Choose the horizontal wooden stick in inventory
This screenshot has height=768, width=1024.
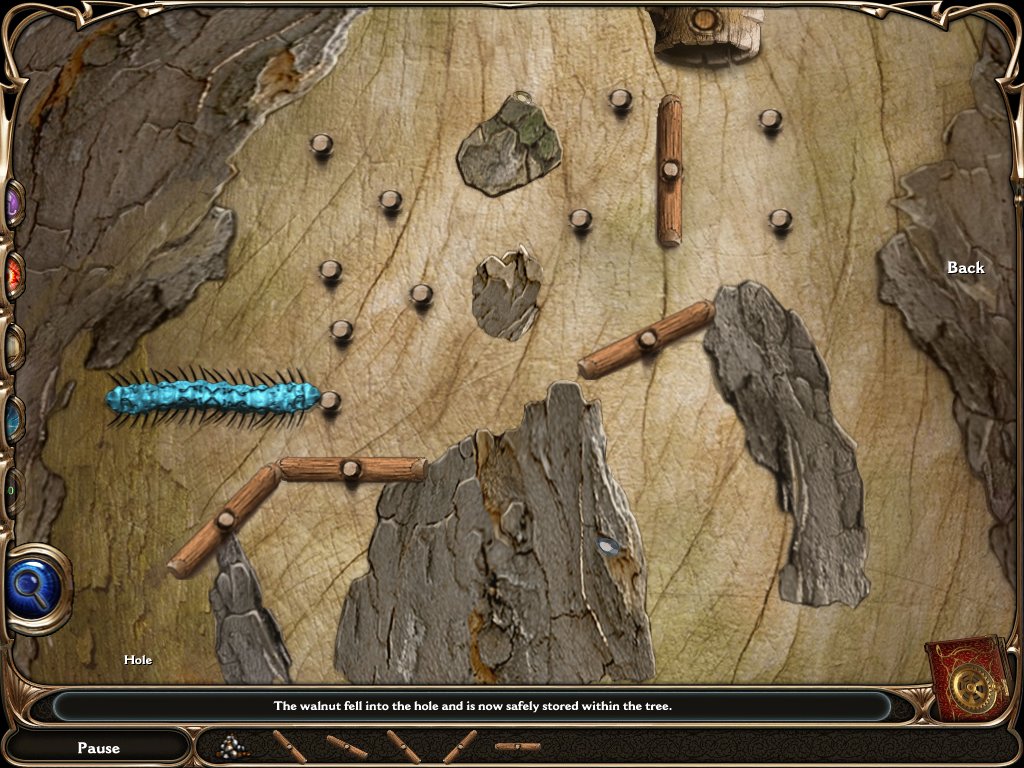point(517,746)
